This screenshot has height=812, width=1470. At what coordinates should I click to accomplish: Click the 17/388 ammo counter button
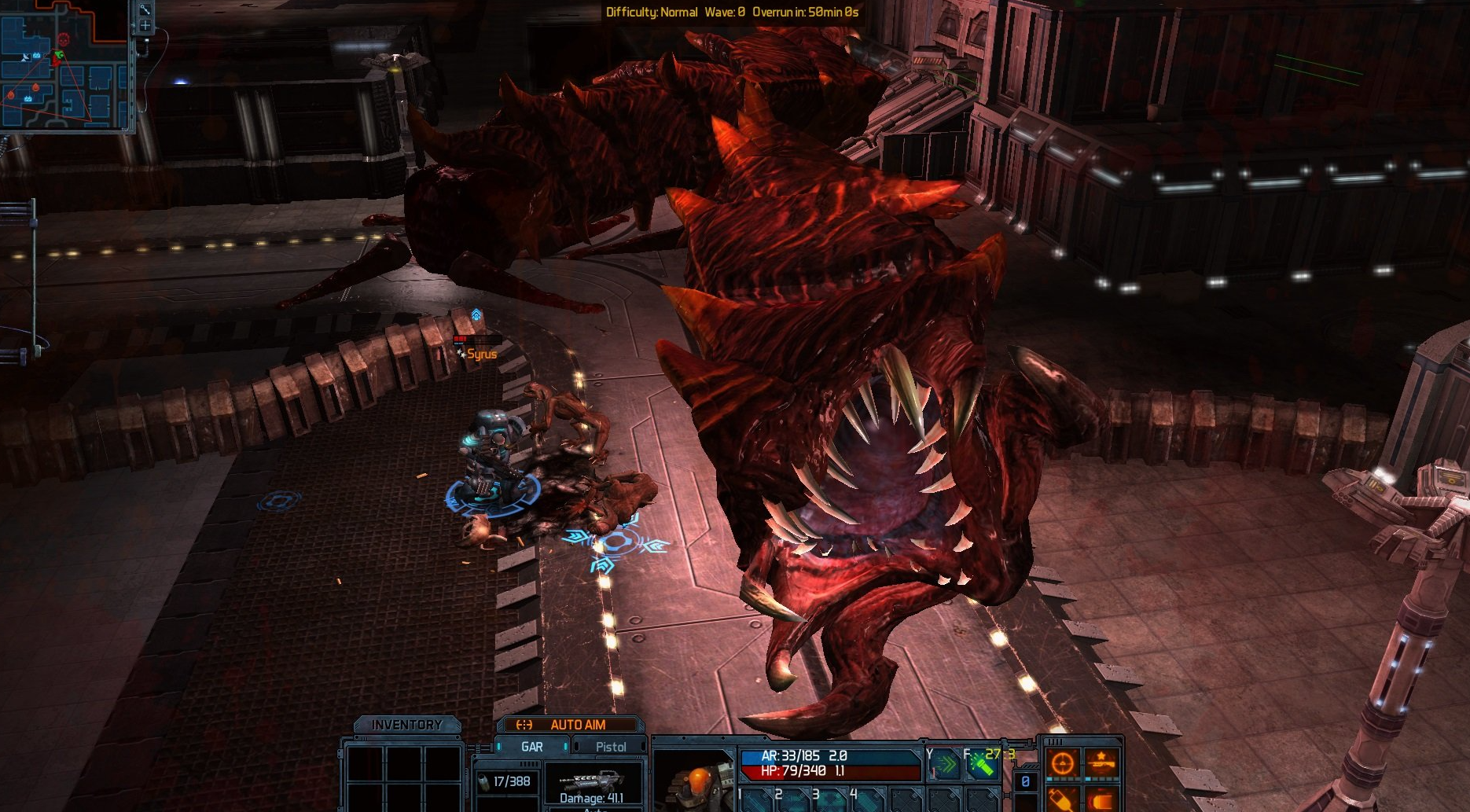coord(506,781)
